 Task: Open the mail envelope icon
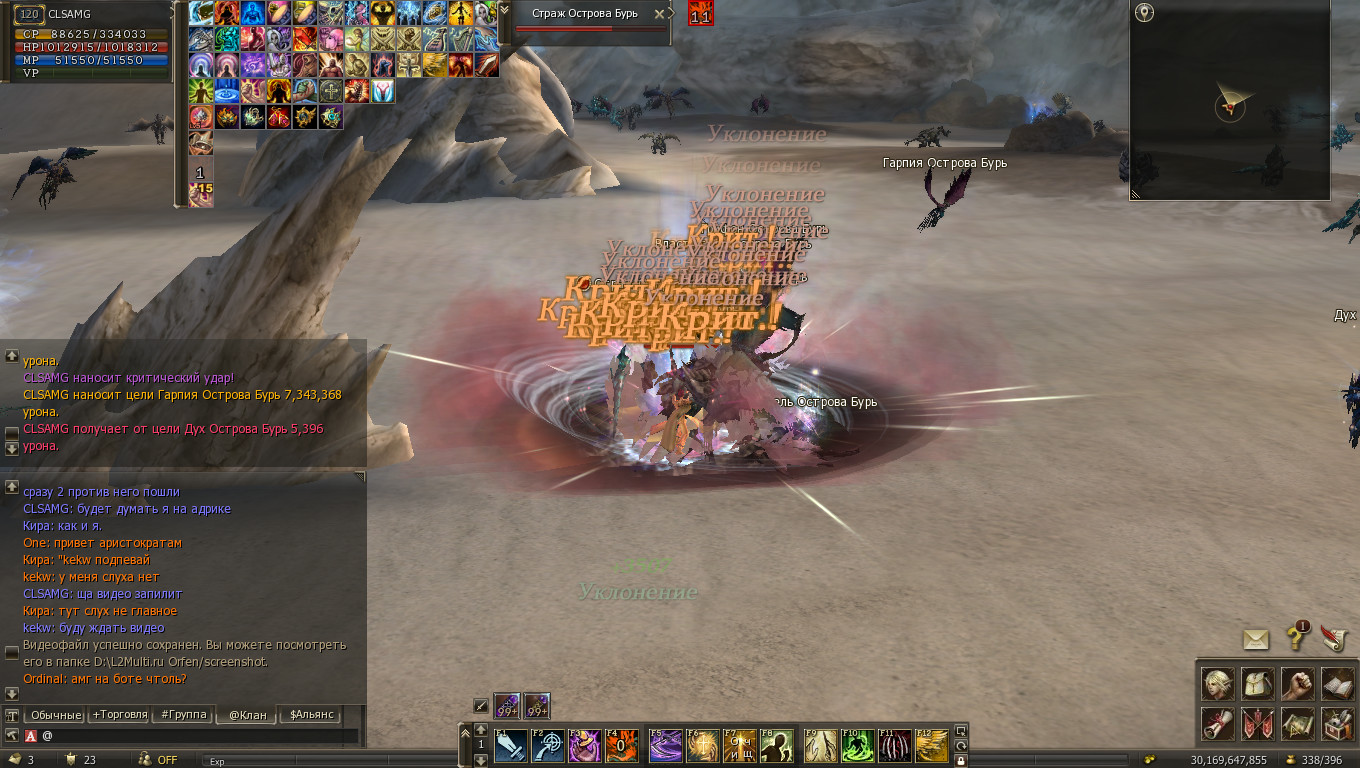click(x=1257, y=639)
